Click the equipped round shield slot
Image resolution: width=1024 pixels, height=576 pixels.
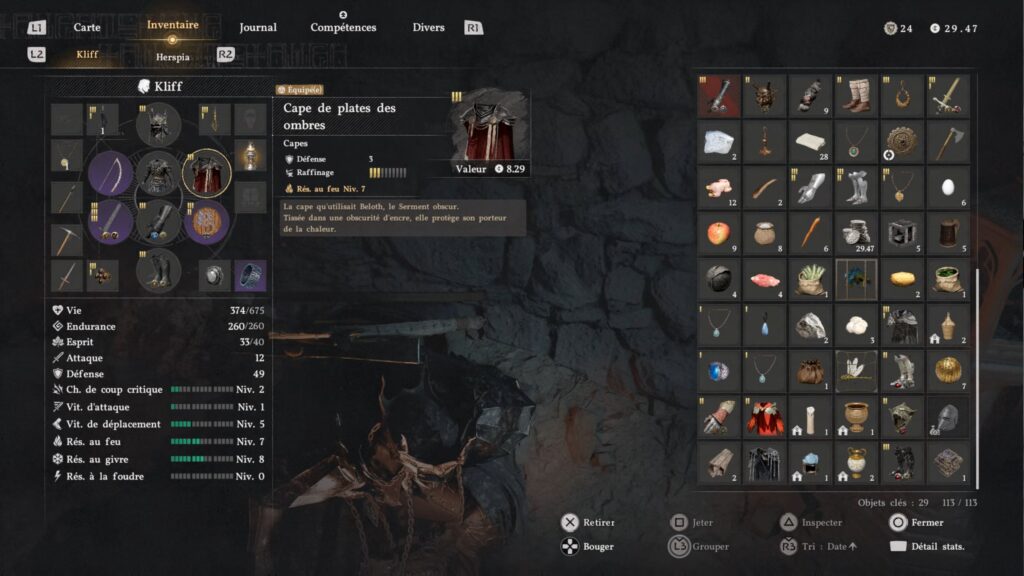[x=207, y=221]
